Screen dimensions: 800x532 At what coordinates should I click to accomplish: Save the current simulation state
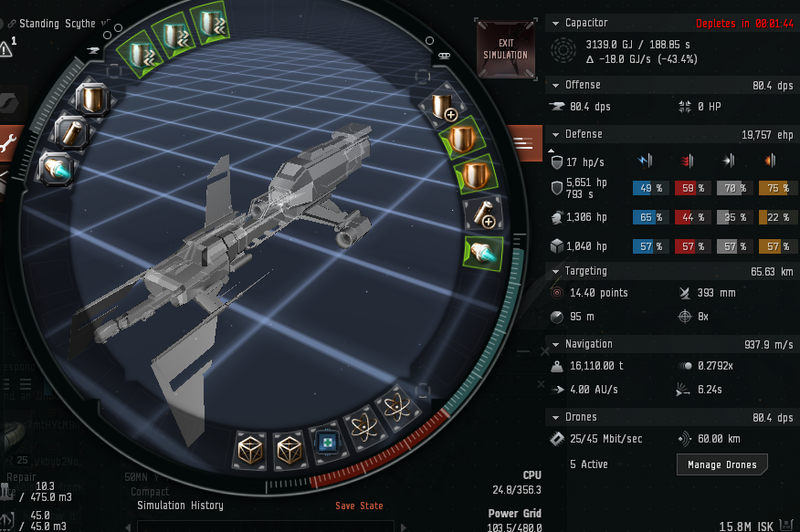click(359, 506)
